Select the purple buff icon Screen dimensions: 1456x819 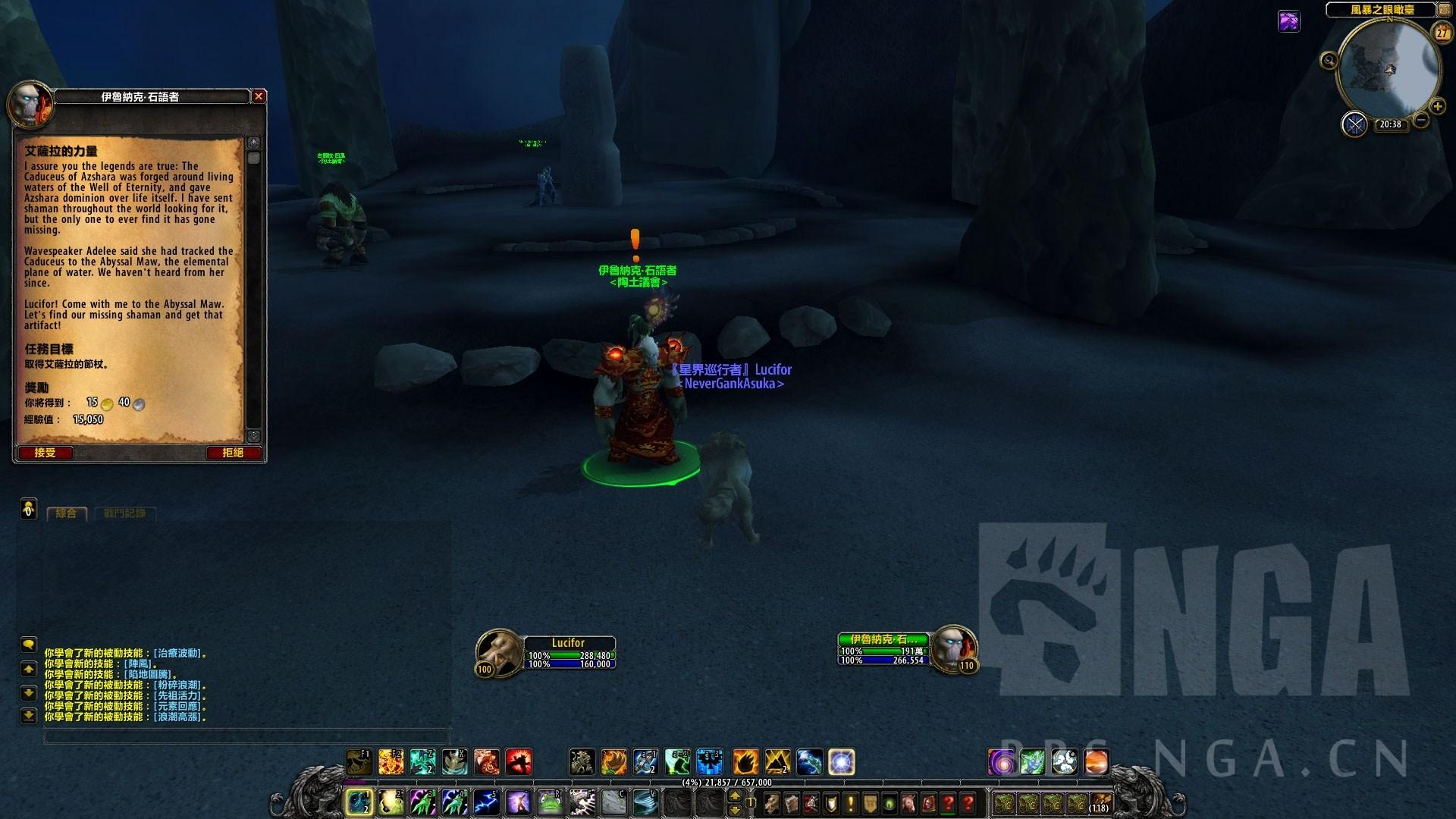click(x=1289, y=21)
